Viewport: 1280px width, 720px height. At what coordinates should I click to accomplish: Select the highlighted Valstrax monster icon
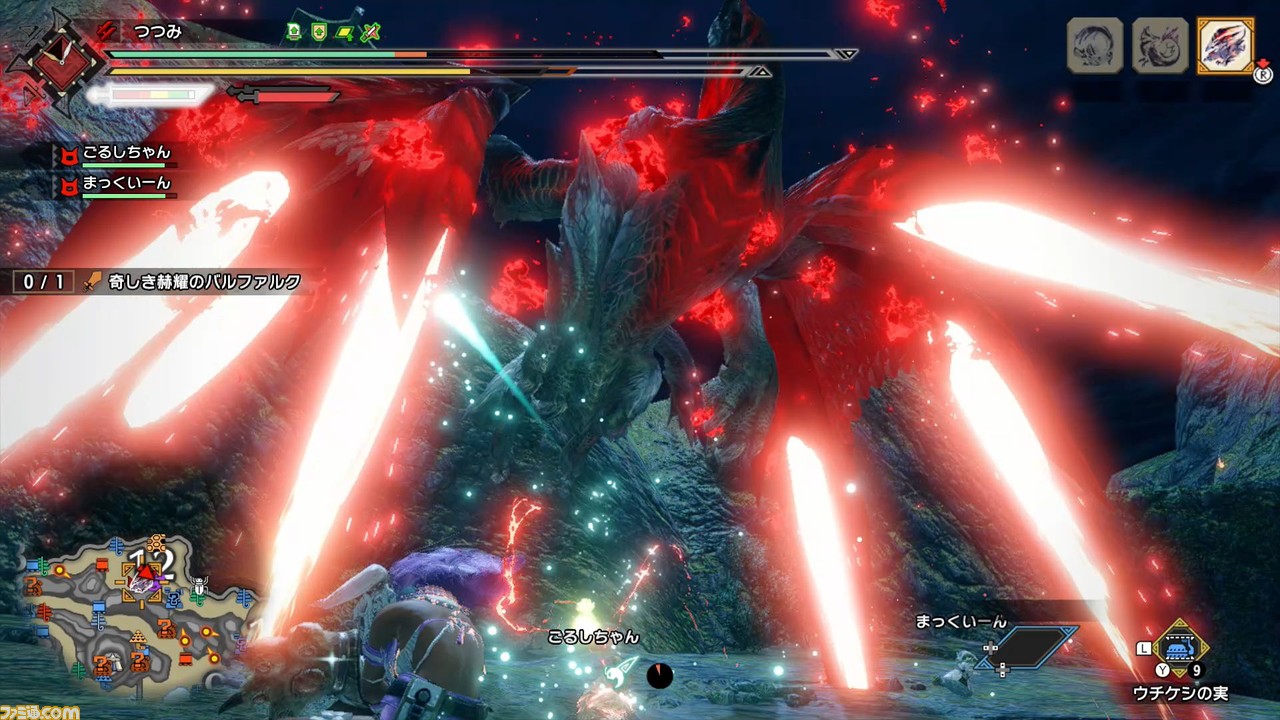[x=1224, y=45]
